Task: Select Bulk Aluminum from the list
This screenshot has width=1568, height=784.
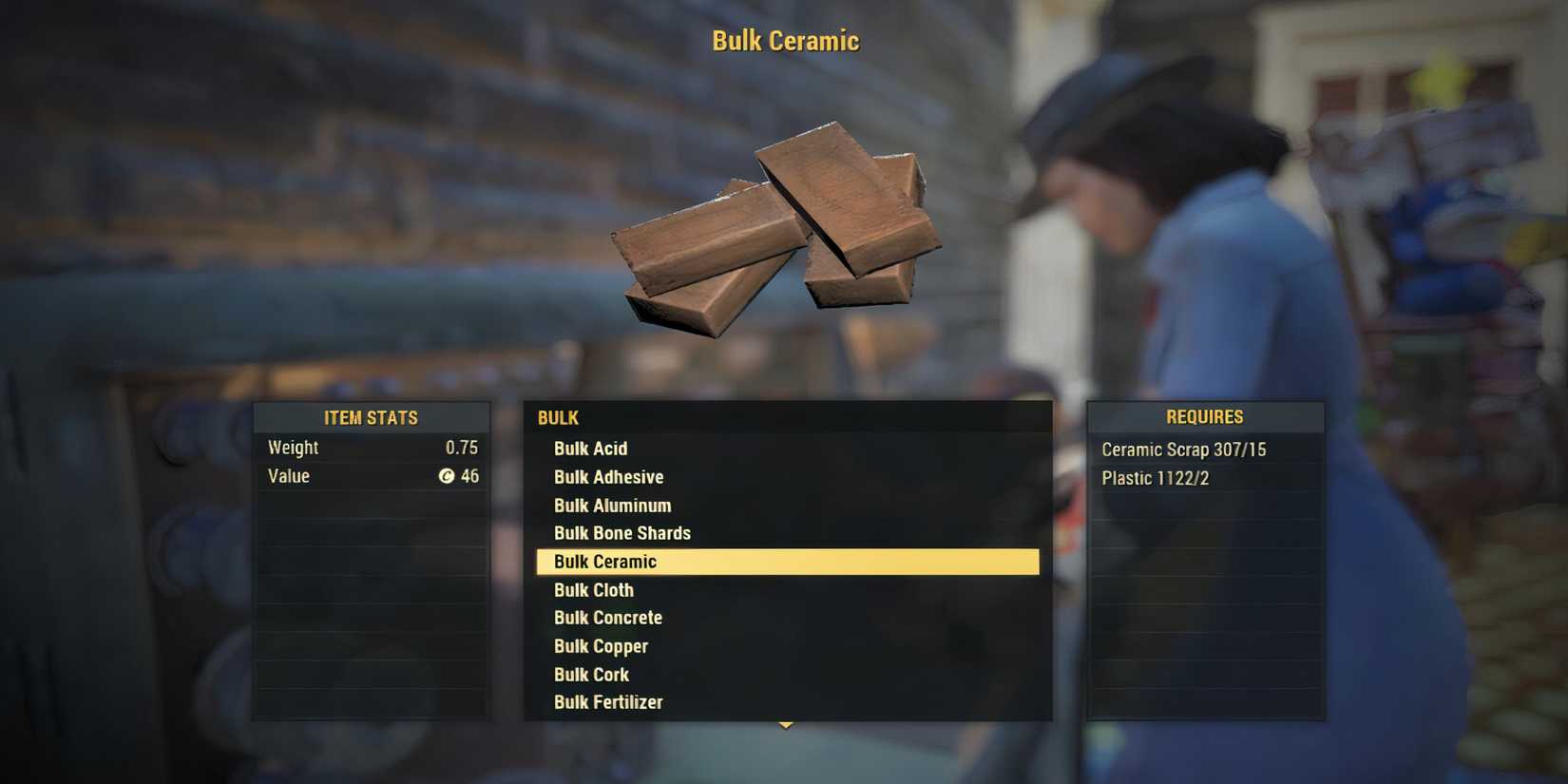Action: pyautogui.click(x=612, y=505)
